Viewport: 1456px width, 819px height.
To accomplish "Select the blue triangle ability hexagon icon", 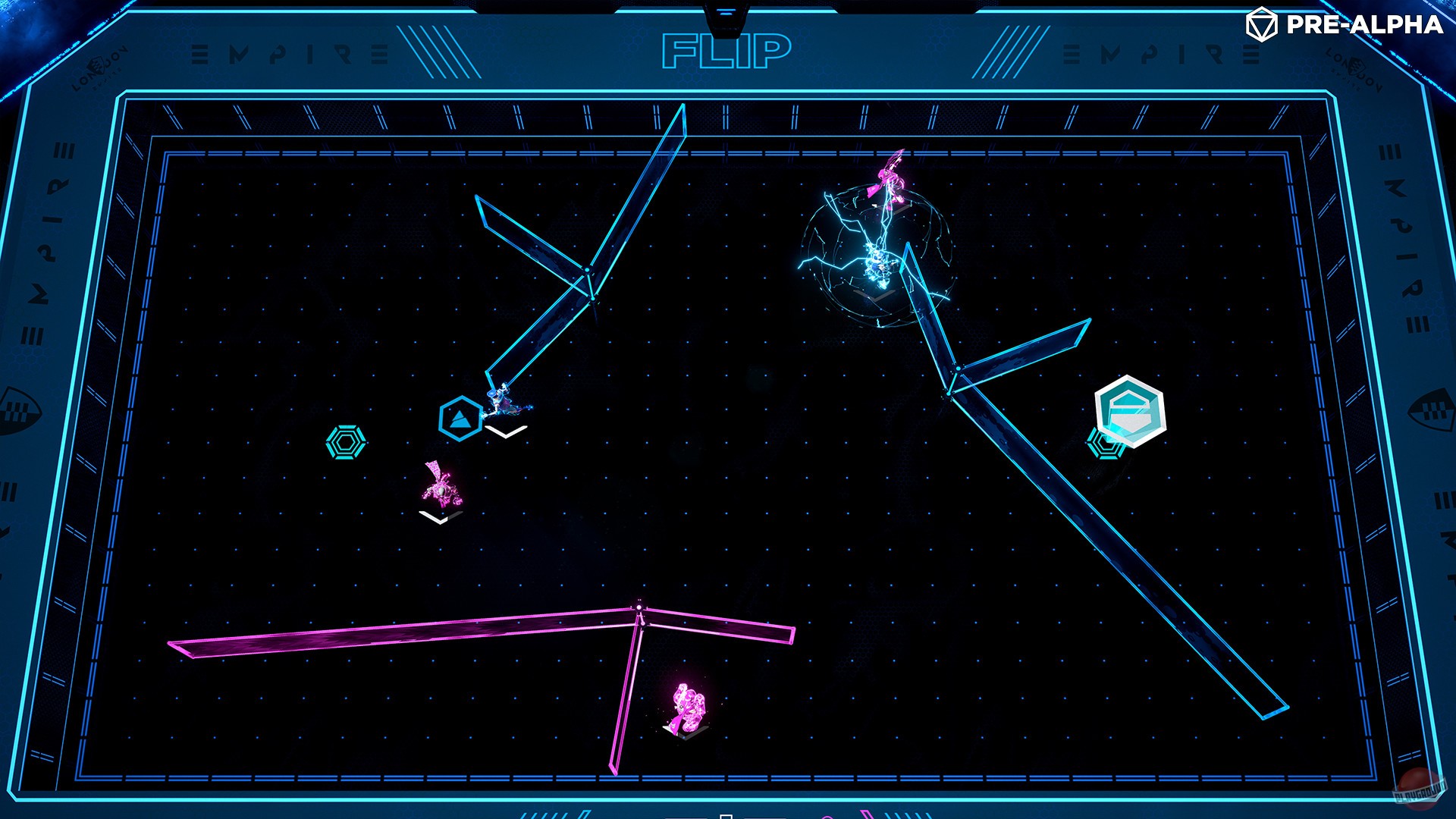I will pyautogui.click(x=459, y=416).
